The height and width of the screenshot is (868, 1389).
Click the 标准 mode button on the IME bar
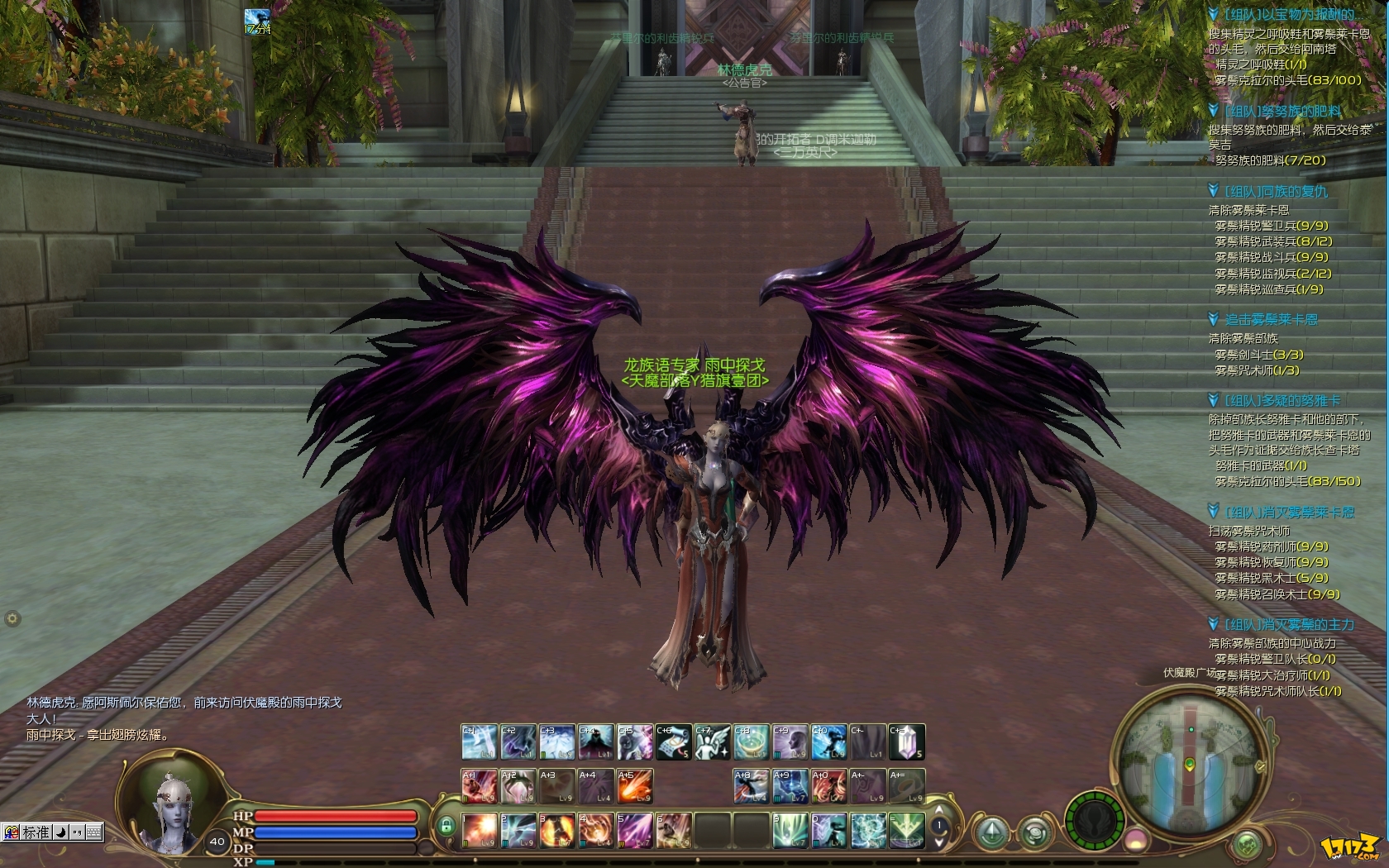35,832
